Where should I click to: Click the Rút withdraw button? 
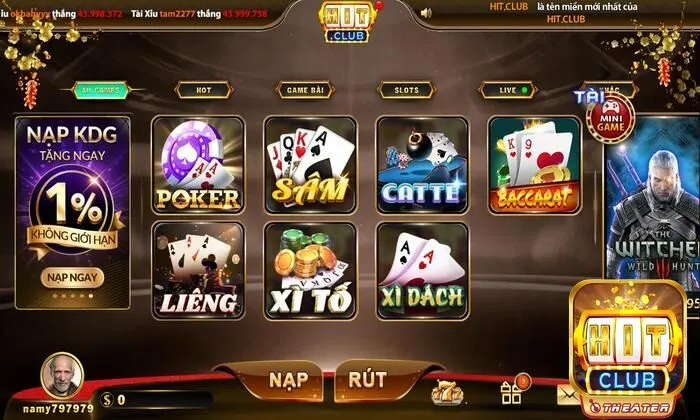click(x=367, y=380)
